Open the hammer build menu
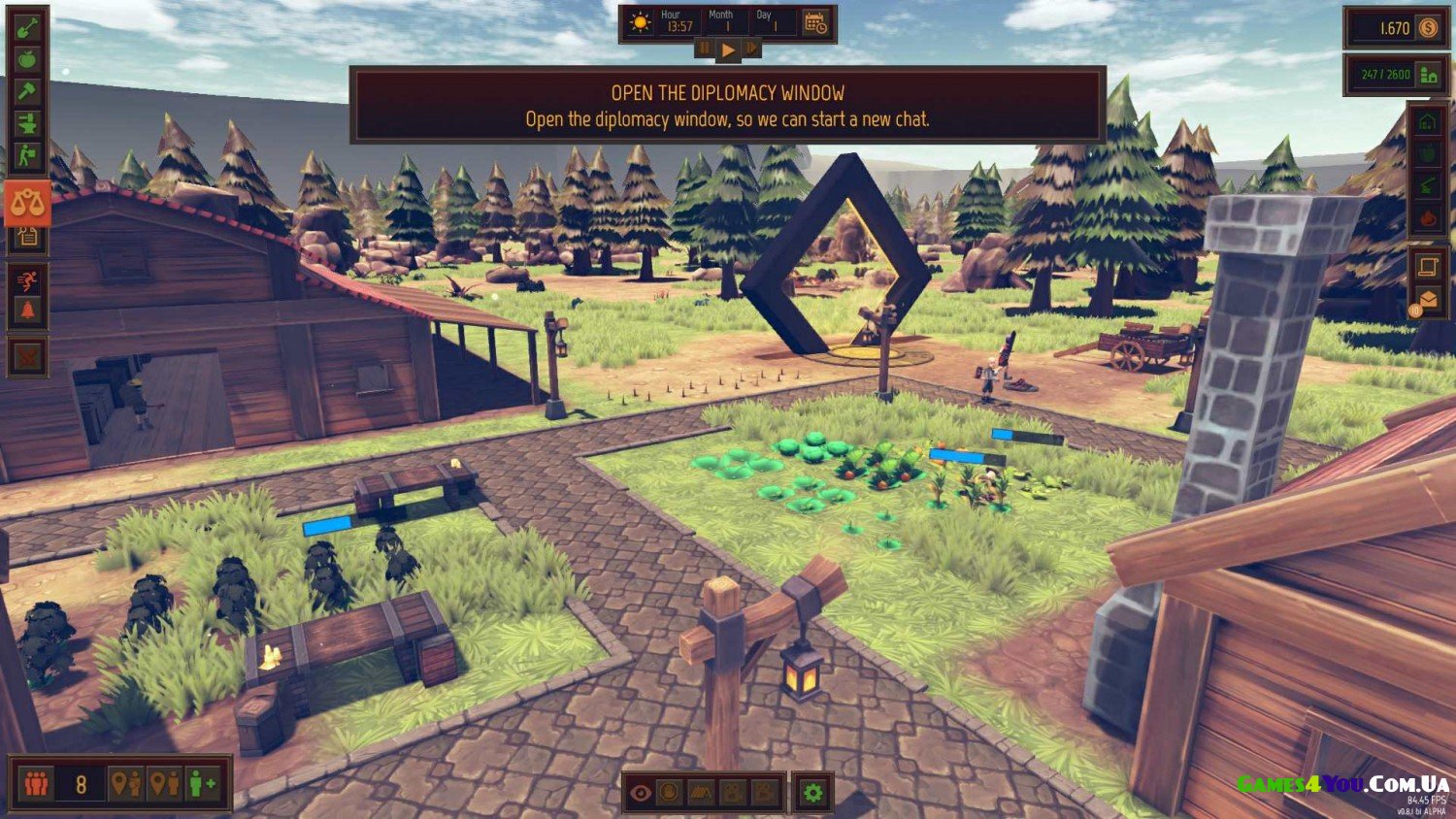The width and height of the screenshot is (1456, 819). [x=27, y=91]
